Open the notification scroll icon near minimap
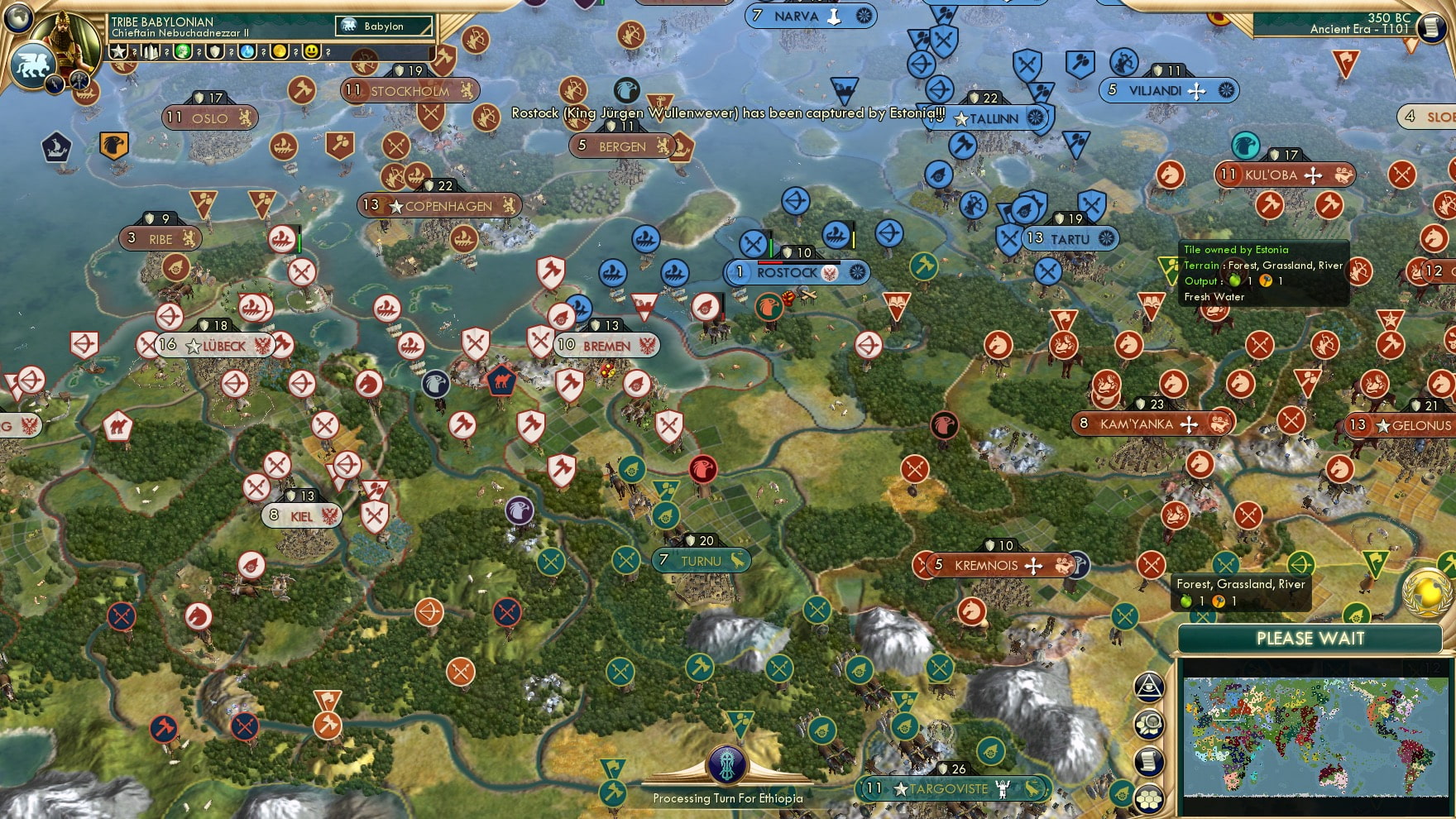This screenshot has width=1456, height=819. tap(1148, 760)
